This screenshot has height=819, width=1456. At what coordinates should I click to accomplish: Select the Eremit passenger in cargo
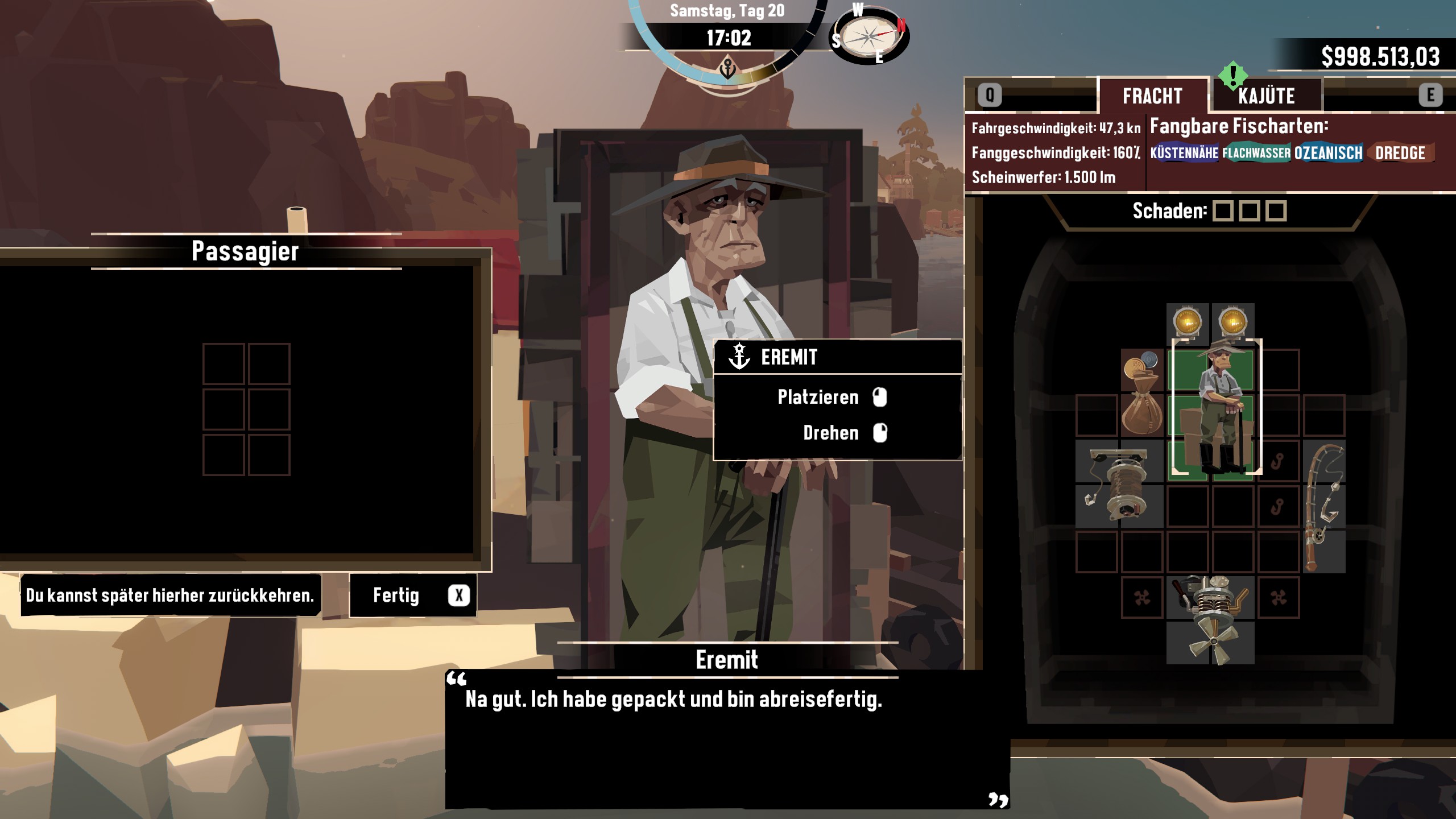point(1216,407)
